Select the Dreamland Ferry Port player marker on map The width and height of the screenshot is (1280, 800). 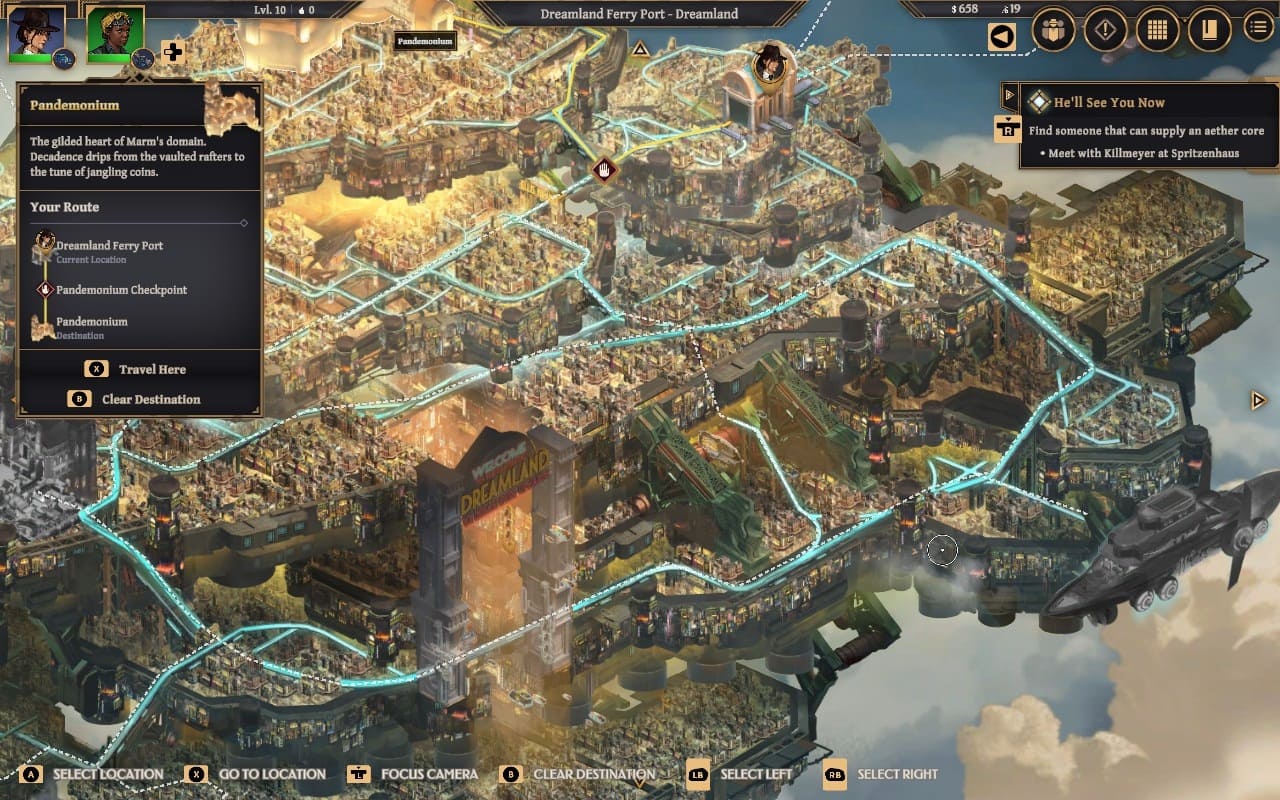769,62
